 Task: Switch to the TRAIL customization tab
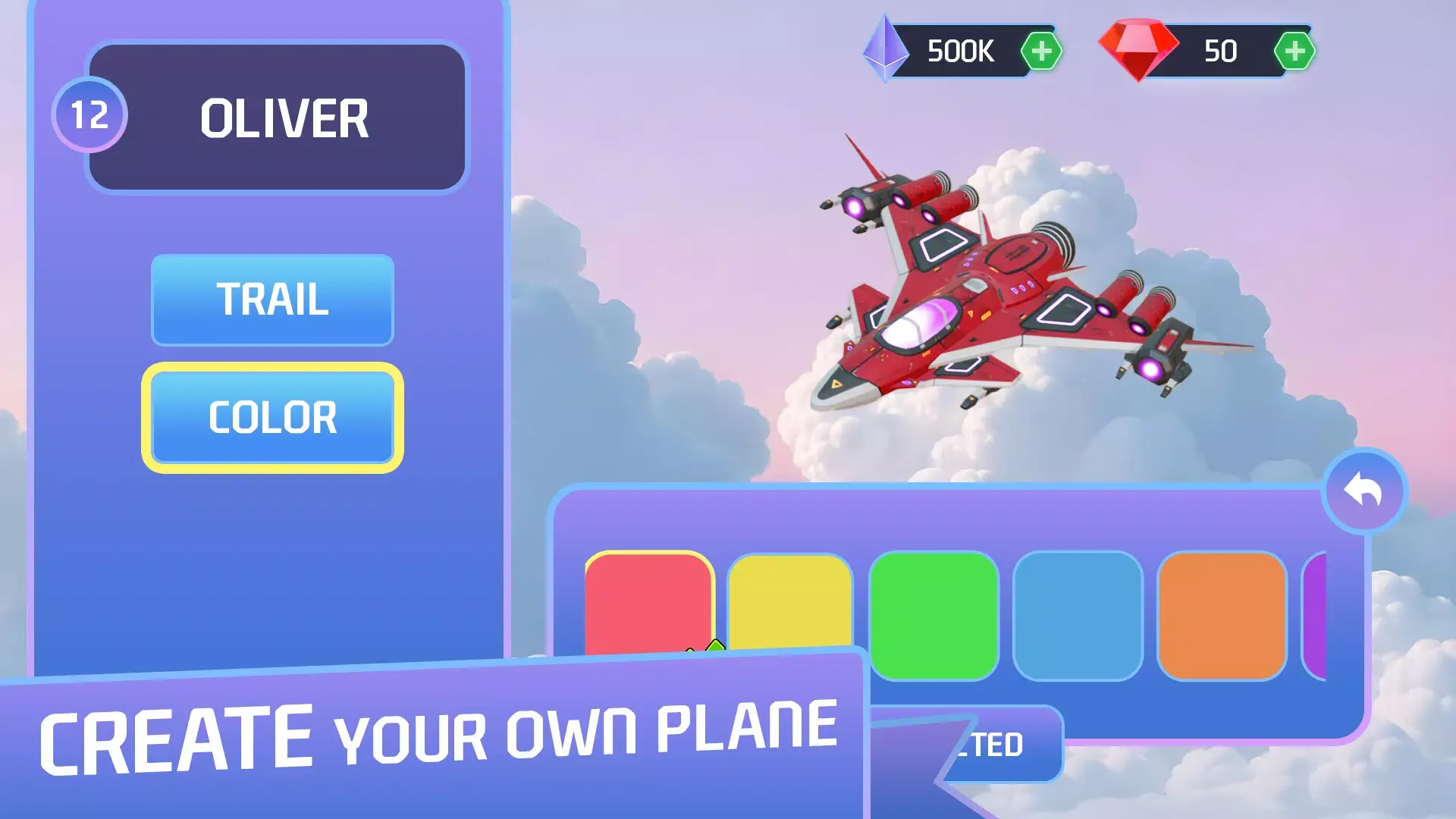pos(271,302)
